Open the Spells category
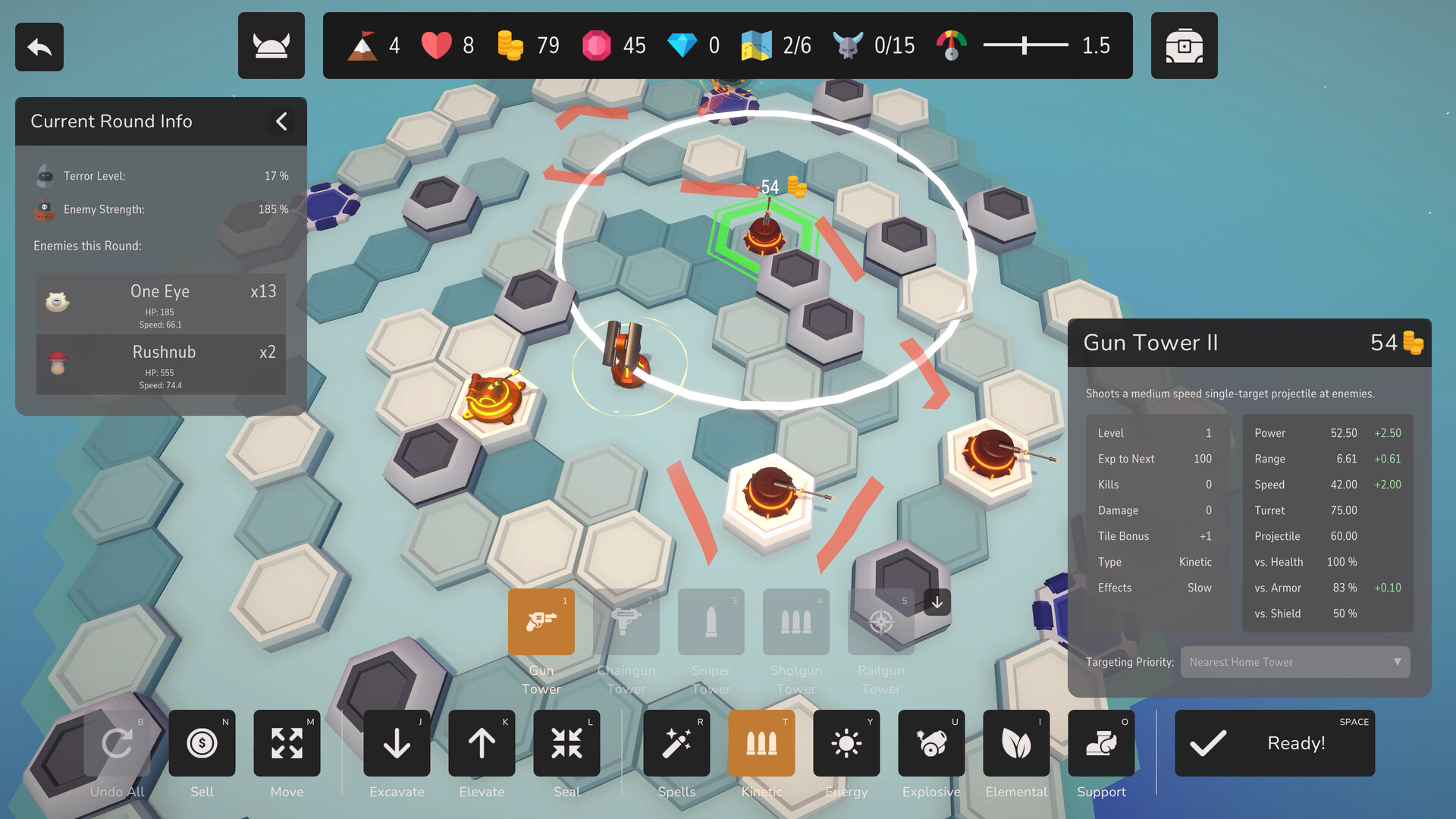Screen dimensions: 1456x819 tap(676, 743)
